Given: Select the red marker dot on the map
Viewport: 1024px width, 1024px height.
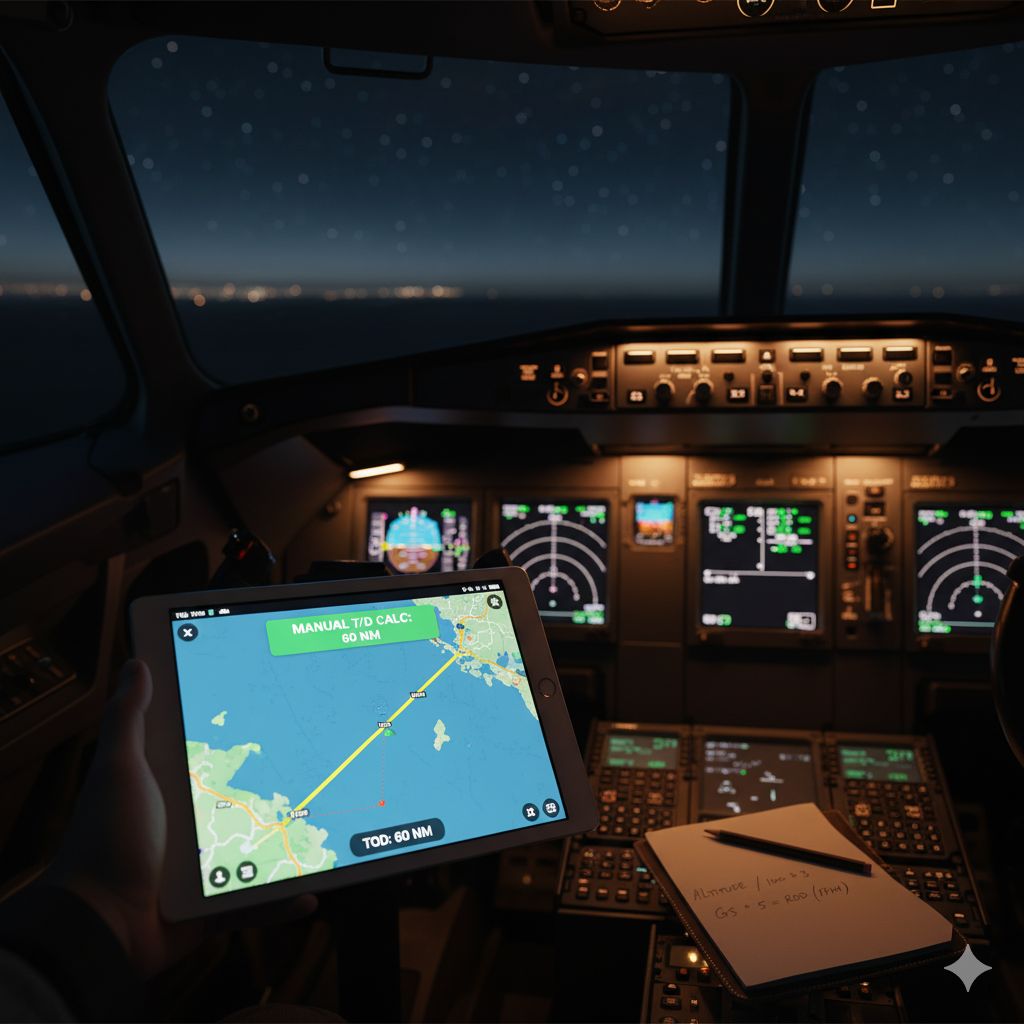Looking at the screenshot, I should (x=381, y=802).
